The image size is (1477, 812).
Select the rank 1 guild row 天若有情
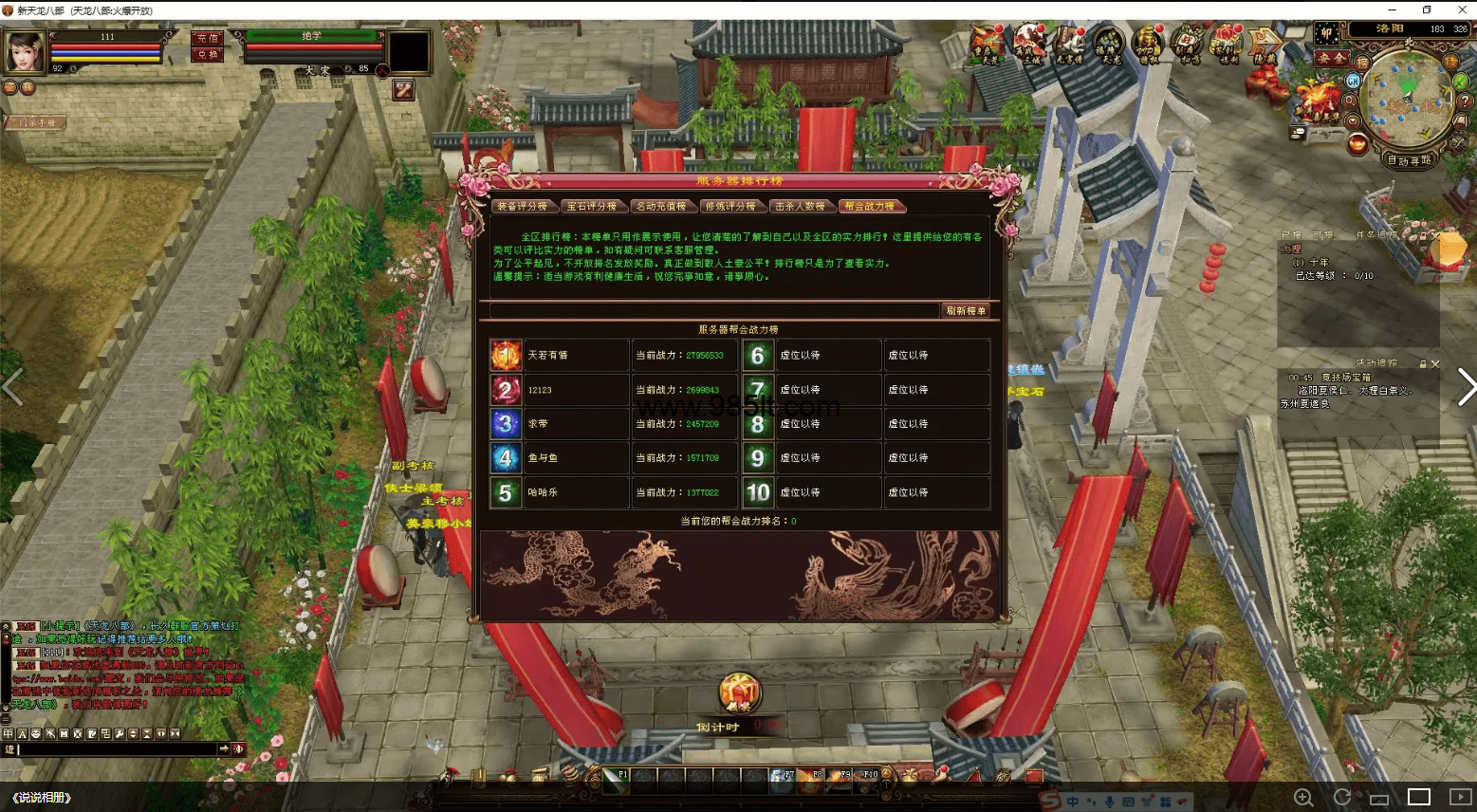tap(560, 356)
